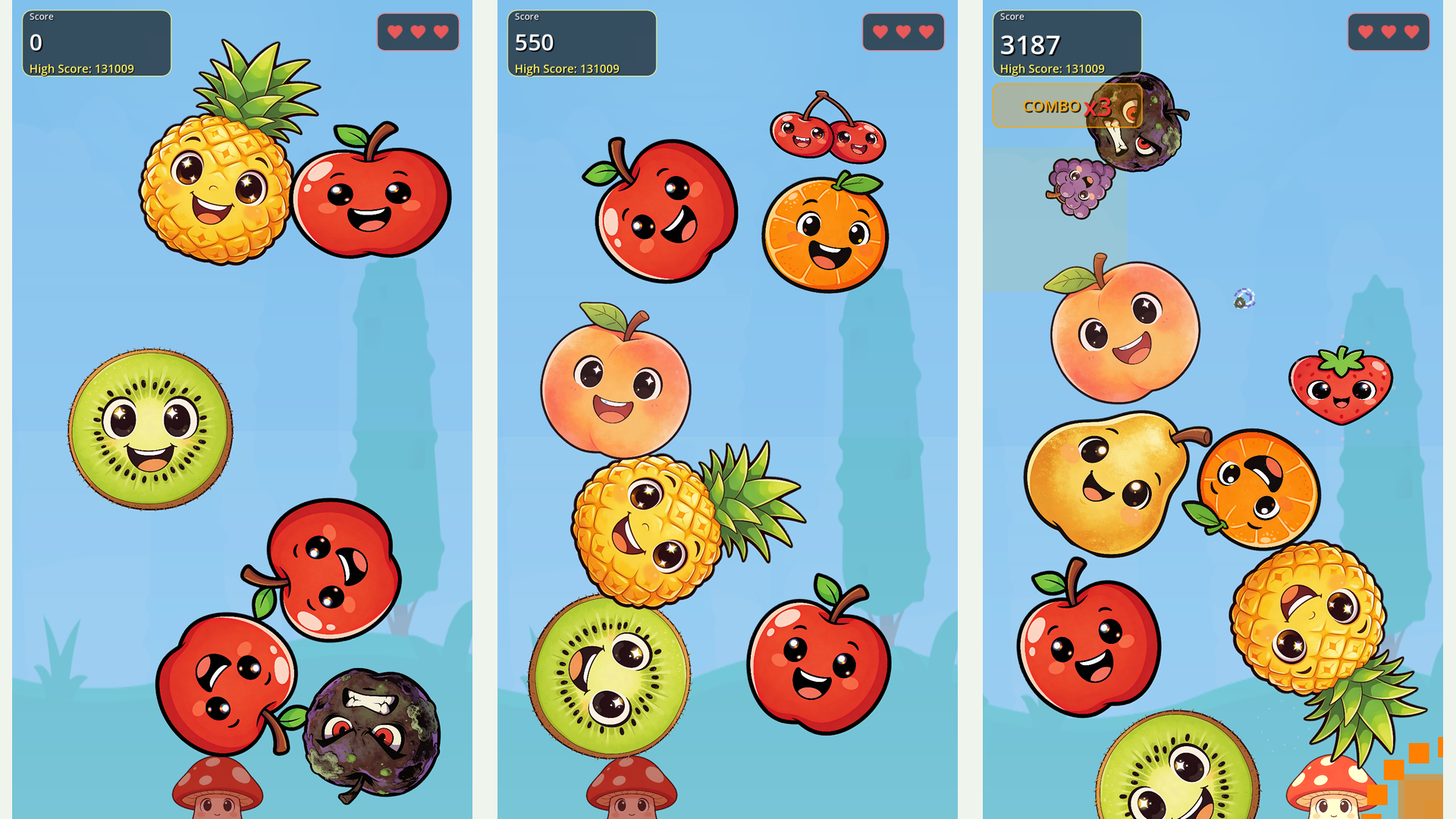Screen dimensions: 1456x819
Task: Click the first heart in the lives display
Action: (x=394, y=32)
